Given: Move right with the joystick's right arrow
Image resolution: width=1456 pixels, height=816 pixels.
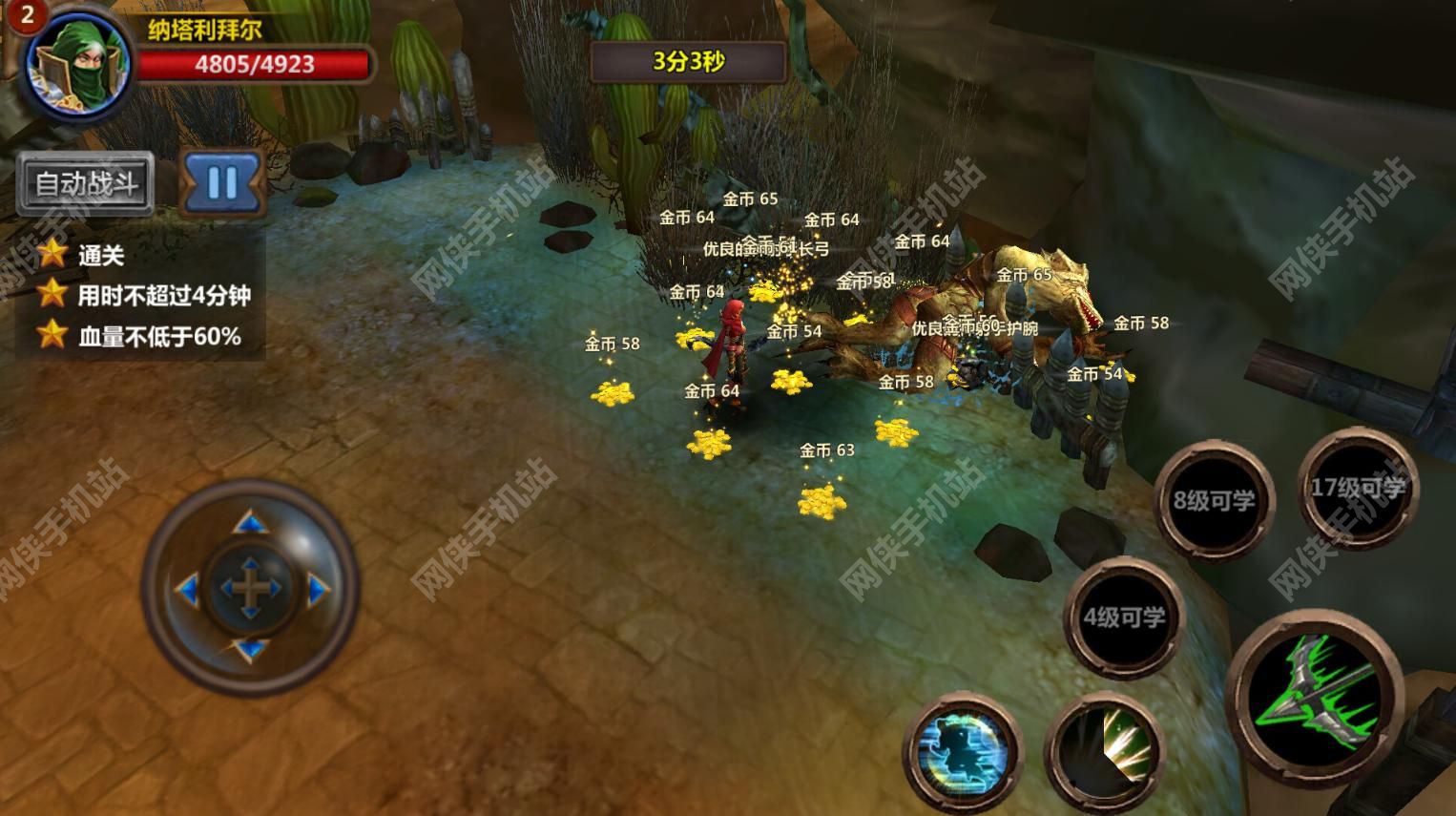Looking at the screenshot, I should 318,590.
